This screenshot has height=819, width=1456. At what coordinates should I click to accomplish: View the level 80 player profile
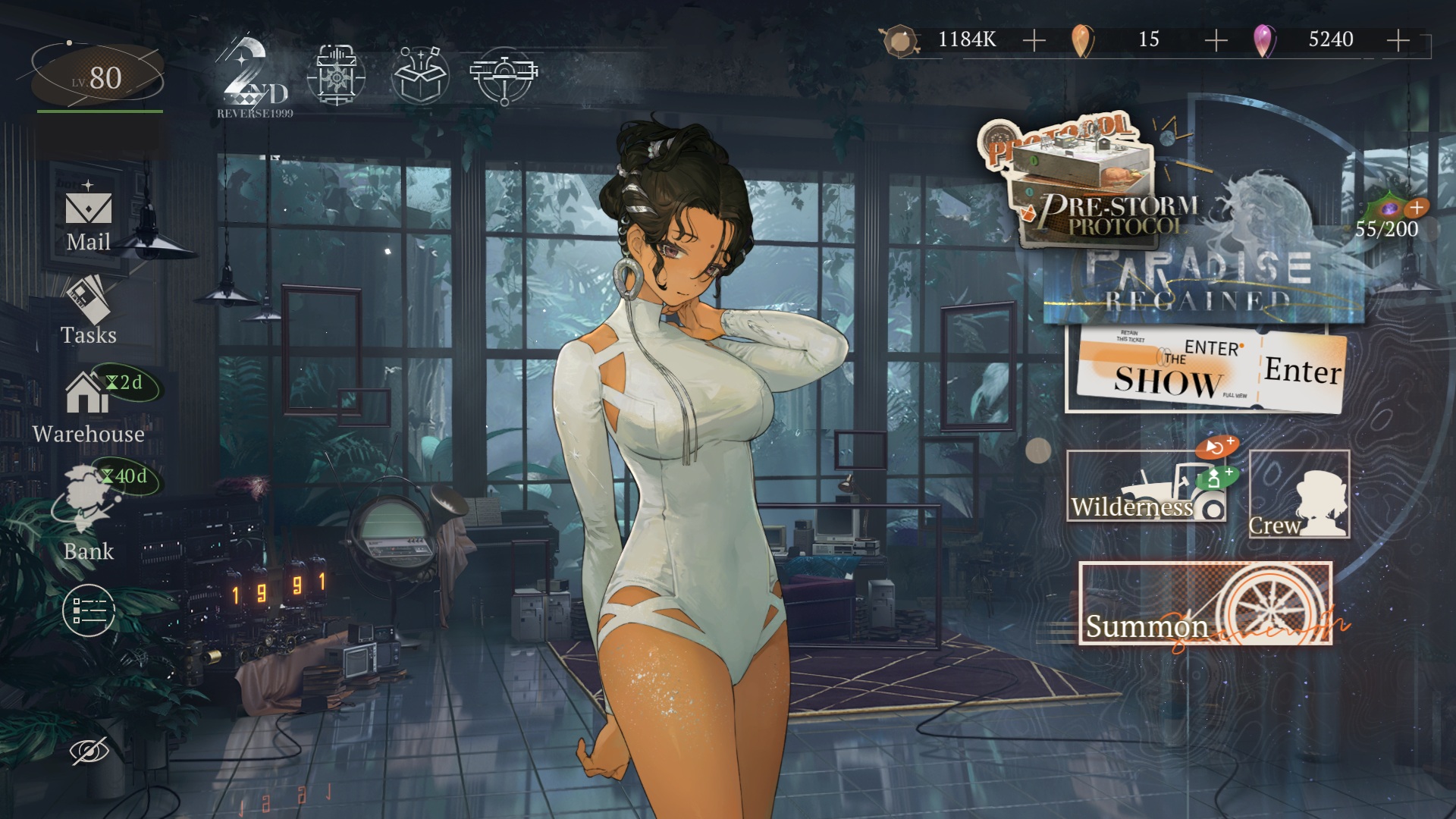click(x=99, y=77)
